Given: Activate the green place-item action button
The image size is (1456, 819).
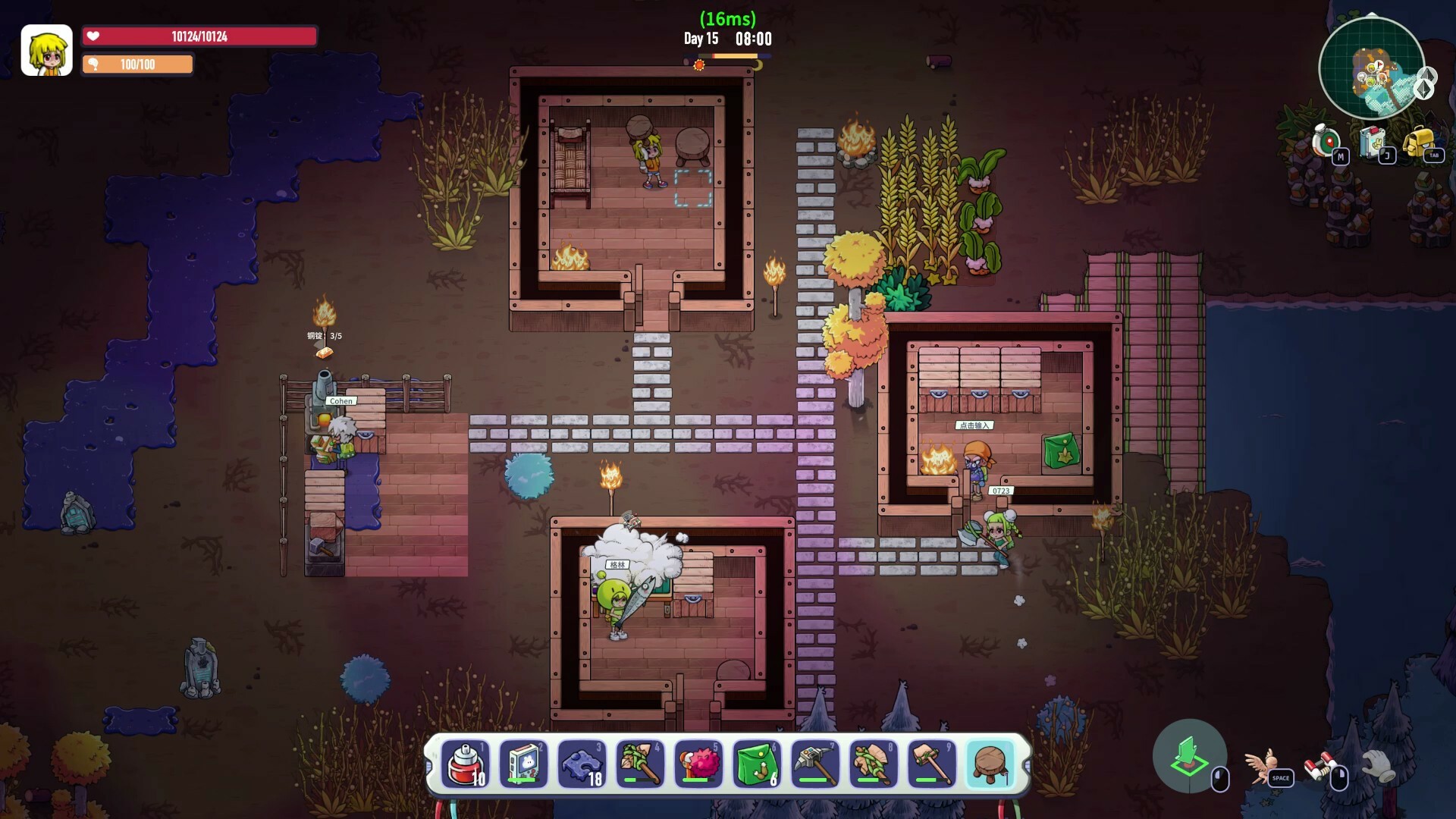Looking at the screenshot, I should (1189, 756).
